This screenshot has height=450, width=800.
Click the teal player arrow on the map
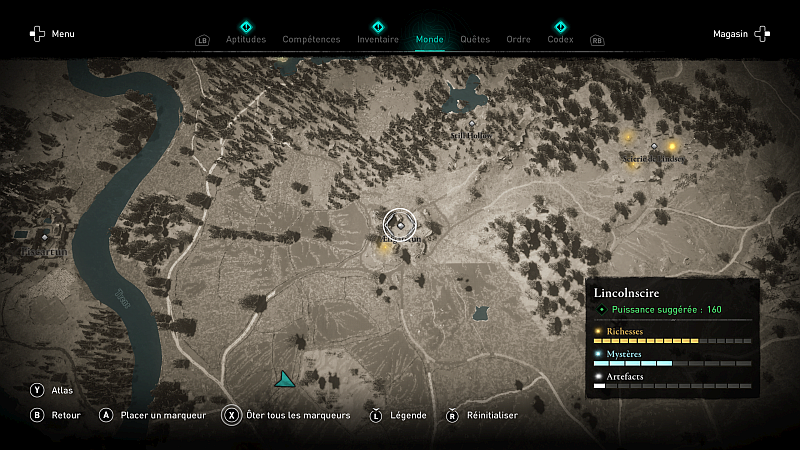tap(285, 379)
